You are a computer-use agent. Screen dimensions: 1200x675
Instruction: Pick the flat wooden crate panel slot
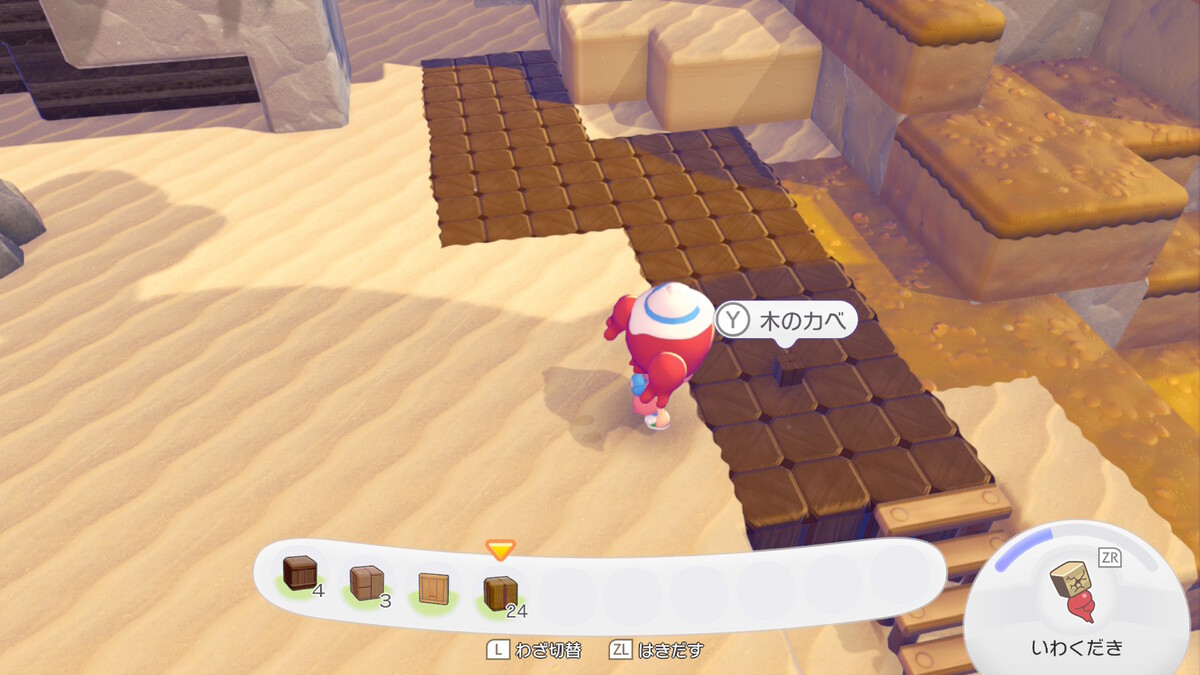point(433,589)
